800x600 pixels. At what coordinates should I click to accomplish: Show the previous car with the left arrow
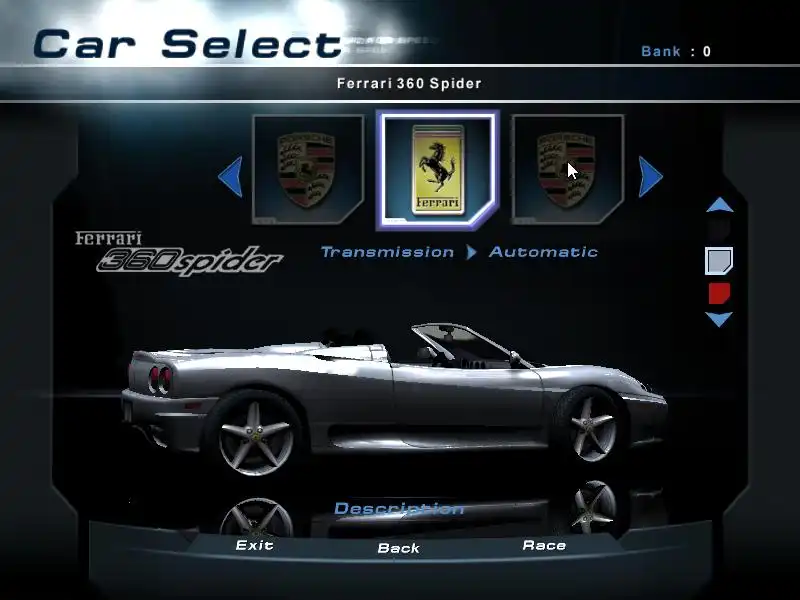click(x=230, y=178)
